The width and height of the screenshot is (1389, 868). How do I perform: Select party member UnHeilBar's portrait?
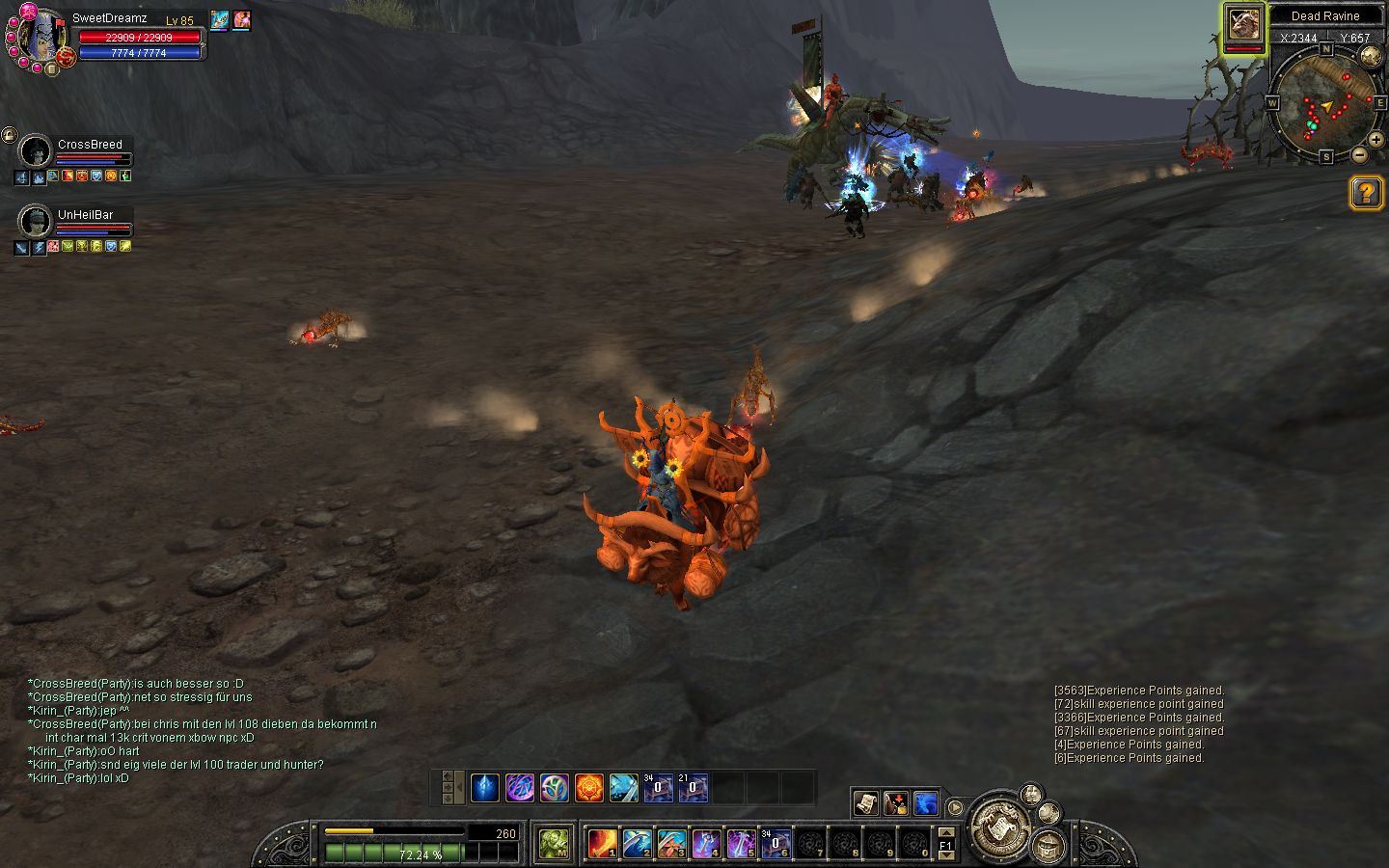point(36,222)
